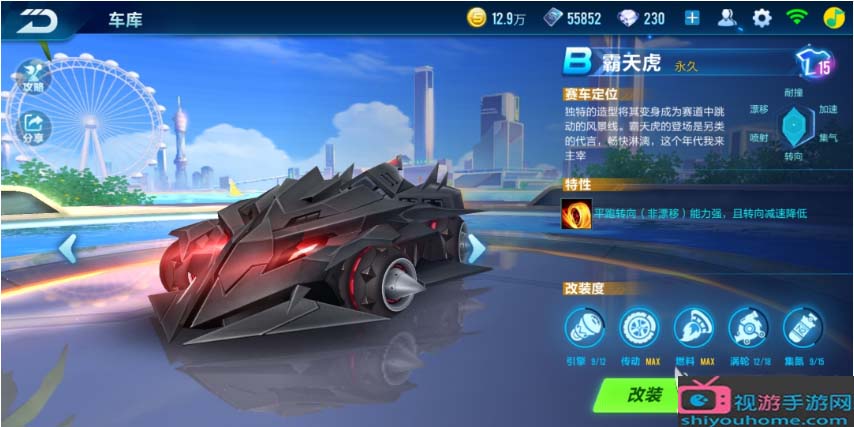Viewport: 854px width, 427px height.
Task: Open the L15 car level badge
Action: coord(815,64)
